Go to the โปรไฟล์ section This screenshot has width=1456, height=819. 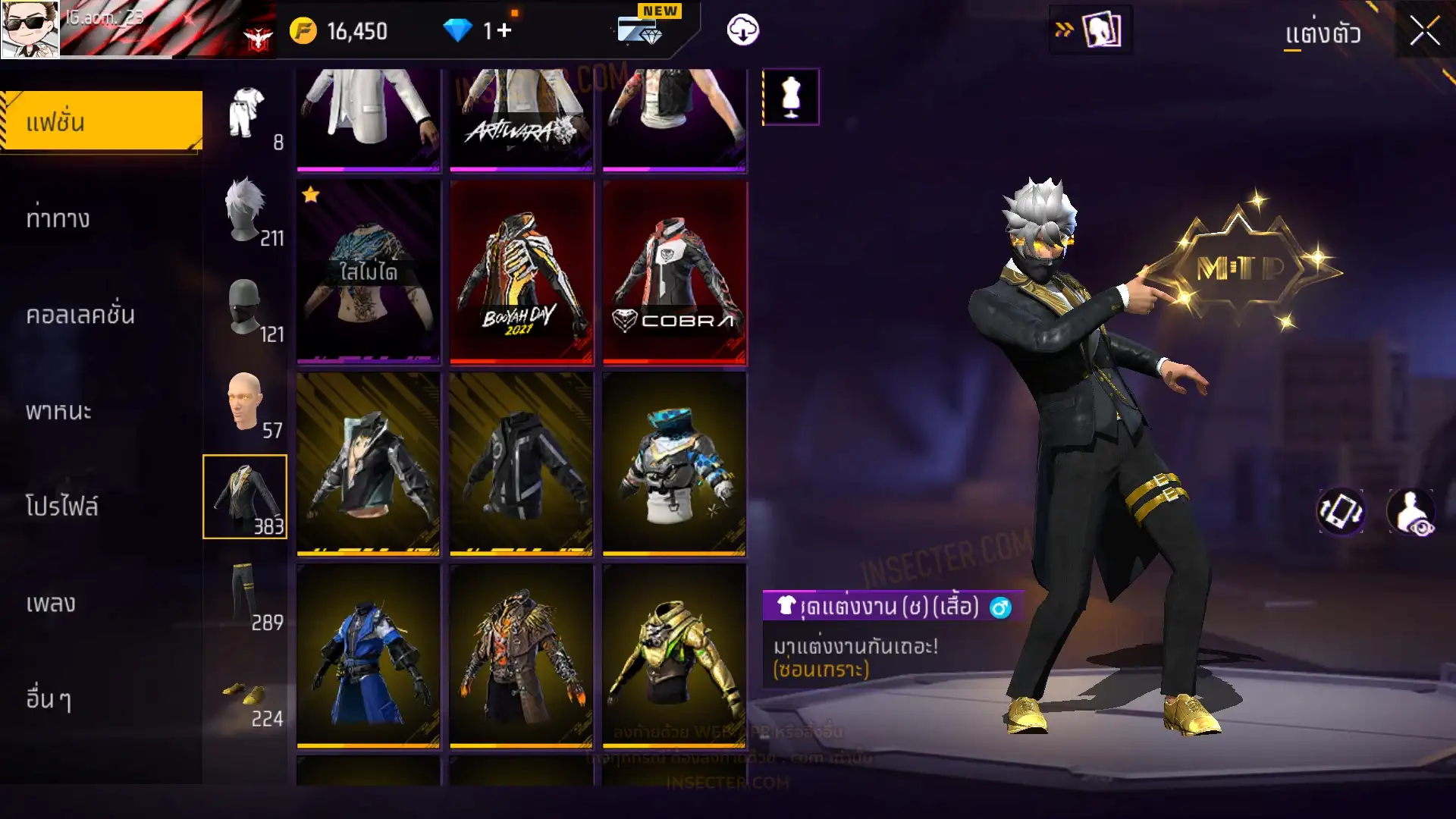pos(62,507)
